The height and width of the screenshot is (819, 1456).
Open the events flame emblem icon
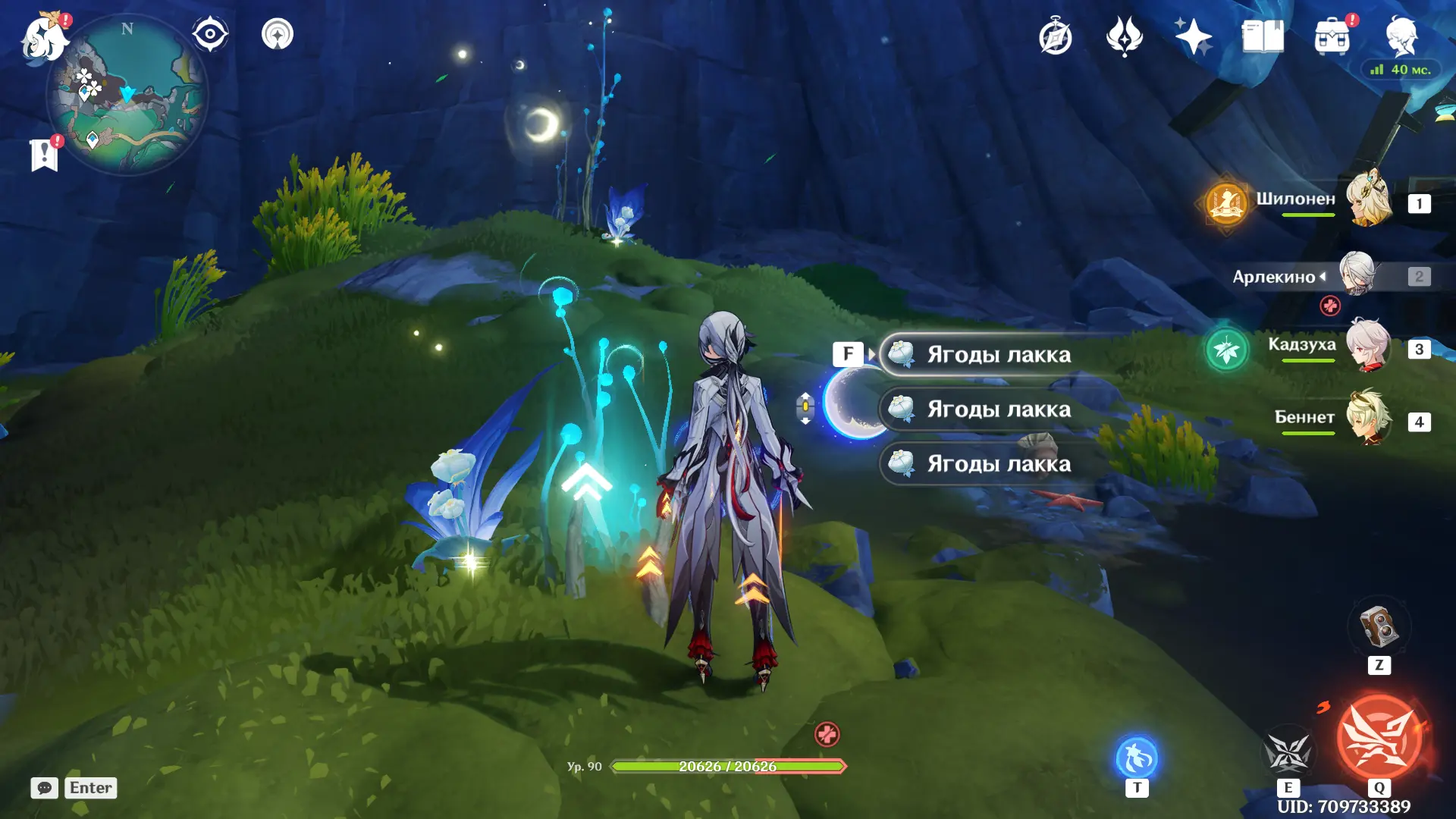[1124, 36]
